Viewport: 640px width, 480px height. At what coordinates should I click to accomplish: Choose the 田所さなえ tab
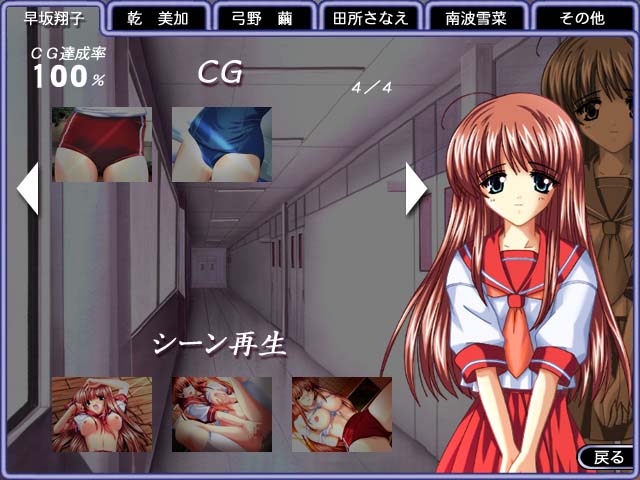point(370,17)
